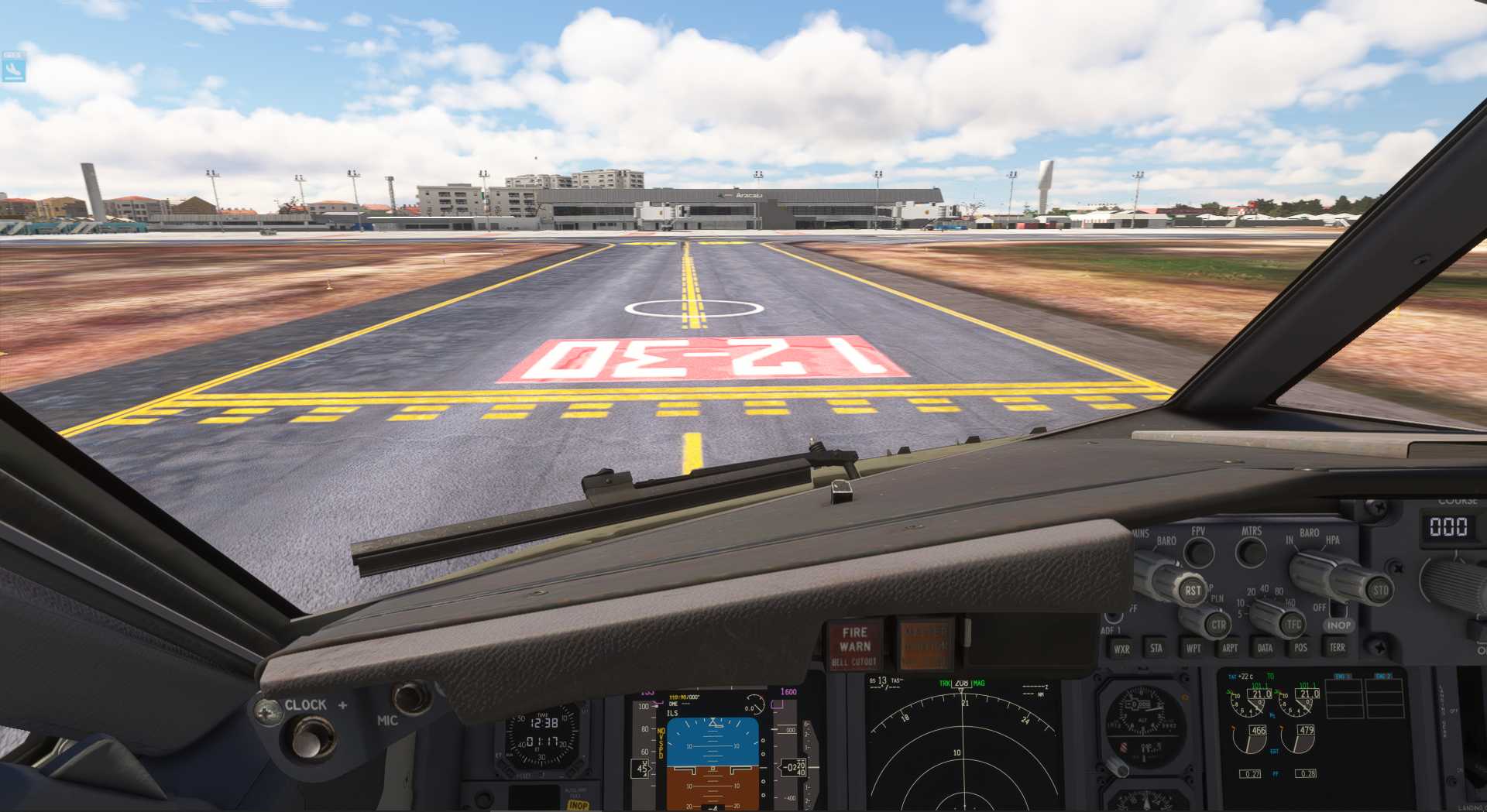Screen dimensions: 1487x812
Task: Toggle the ARPT airports button
Action: point(1230,648)
